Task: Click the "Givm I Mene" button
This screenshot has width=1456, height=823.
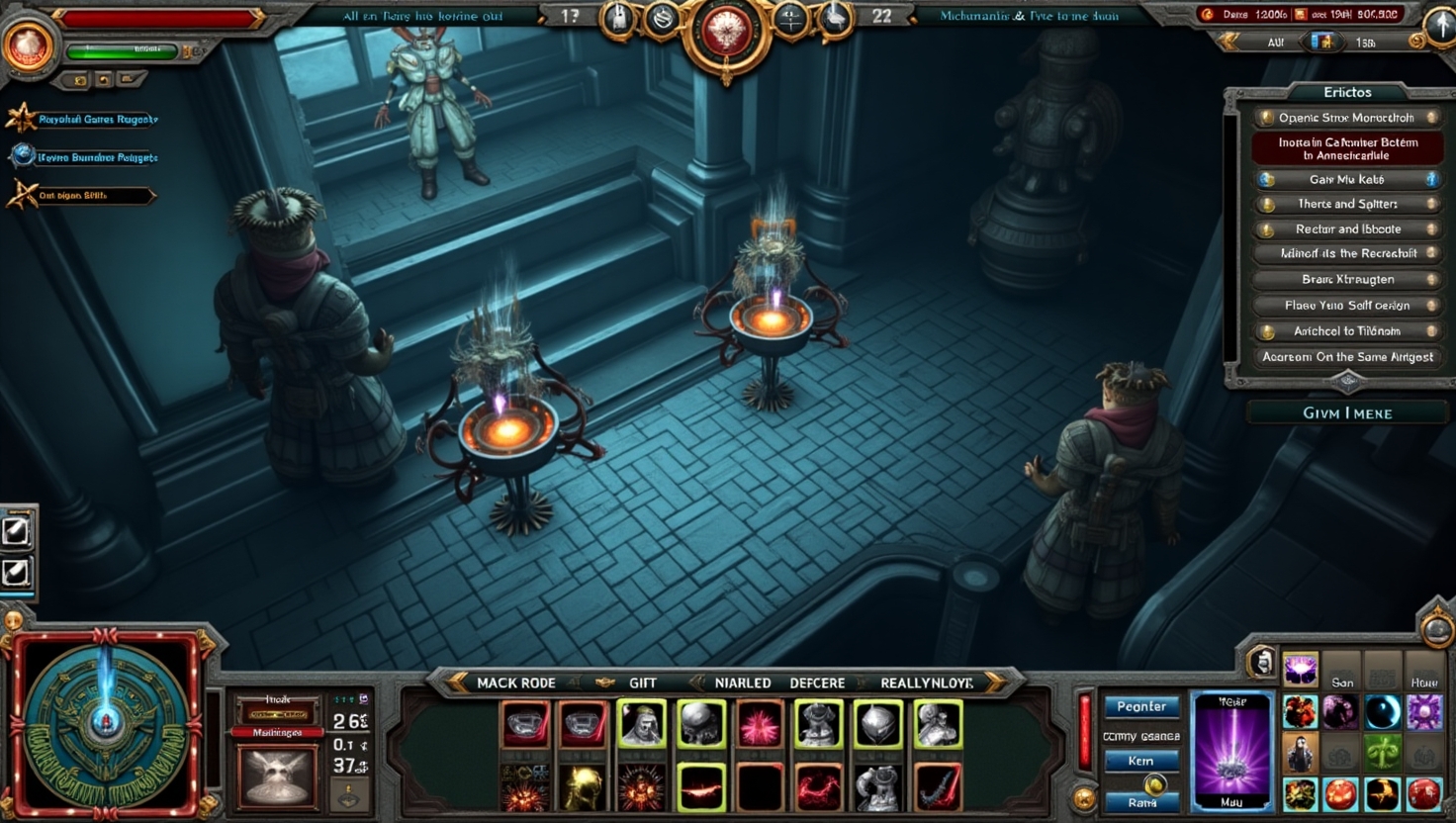Action: point(1346,412)
